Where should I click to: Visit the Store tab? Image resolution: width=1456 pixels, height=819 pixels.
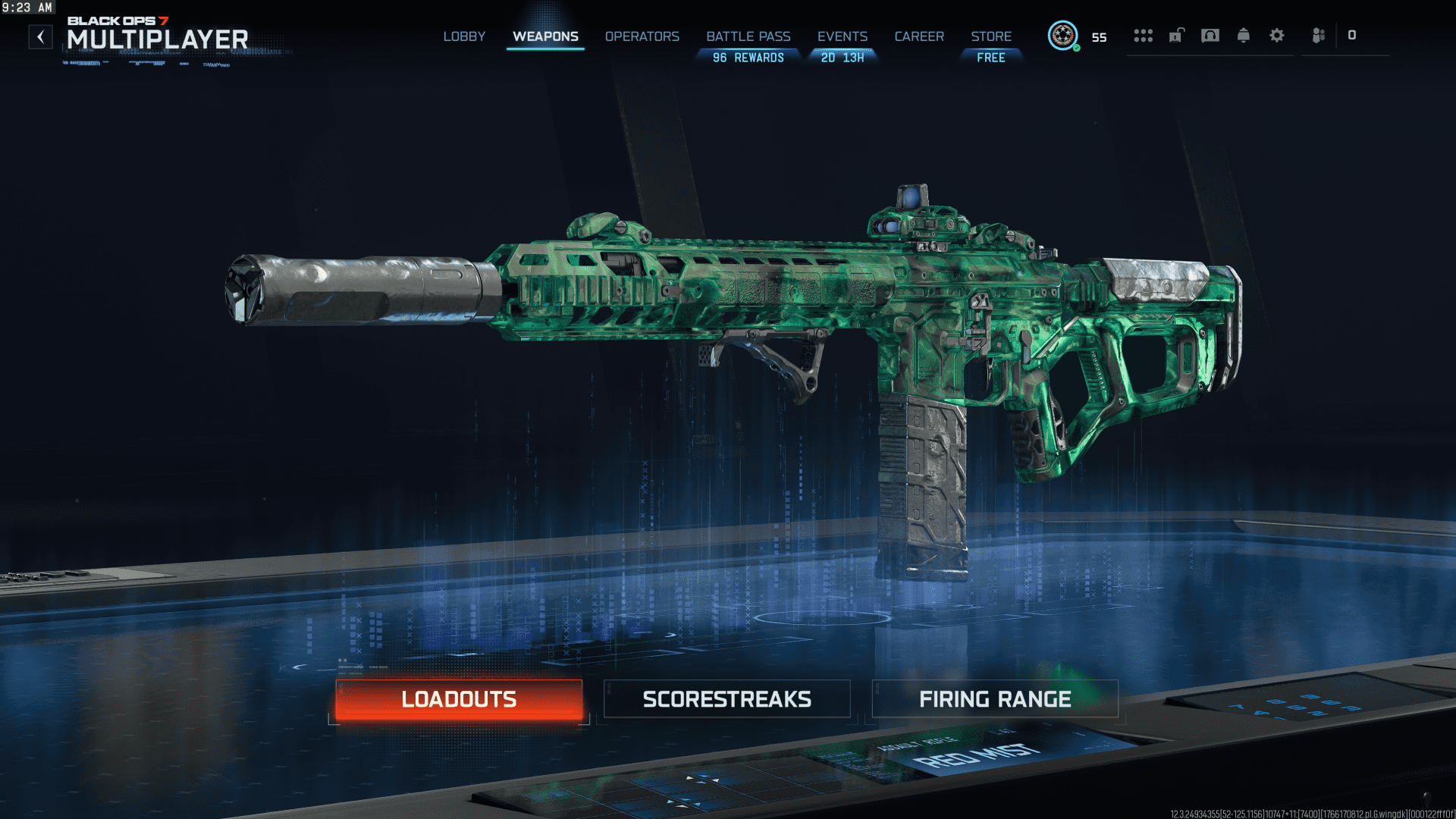[x=991, y=36]
